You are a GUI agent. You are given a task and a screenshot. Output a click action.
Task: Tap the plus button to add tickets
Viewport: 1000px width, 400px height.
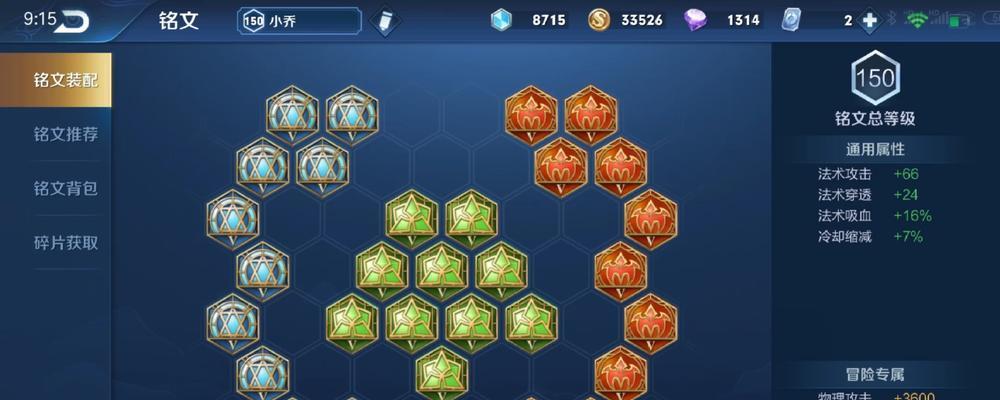(869, 20)
